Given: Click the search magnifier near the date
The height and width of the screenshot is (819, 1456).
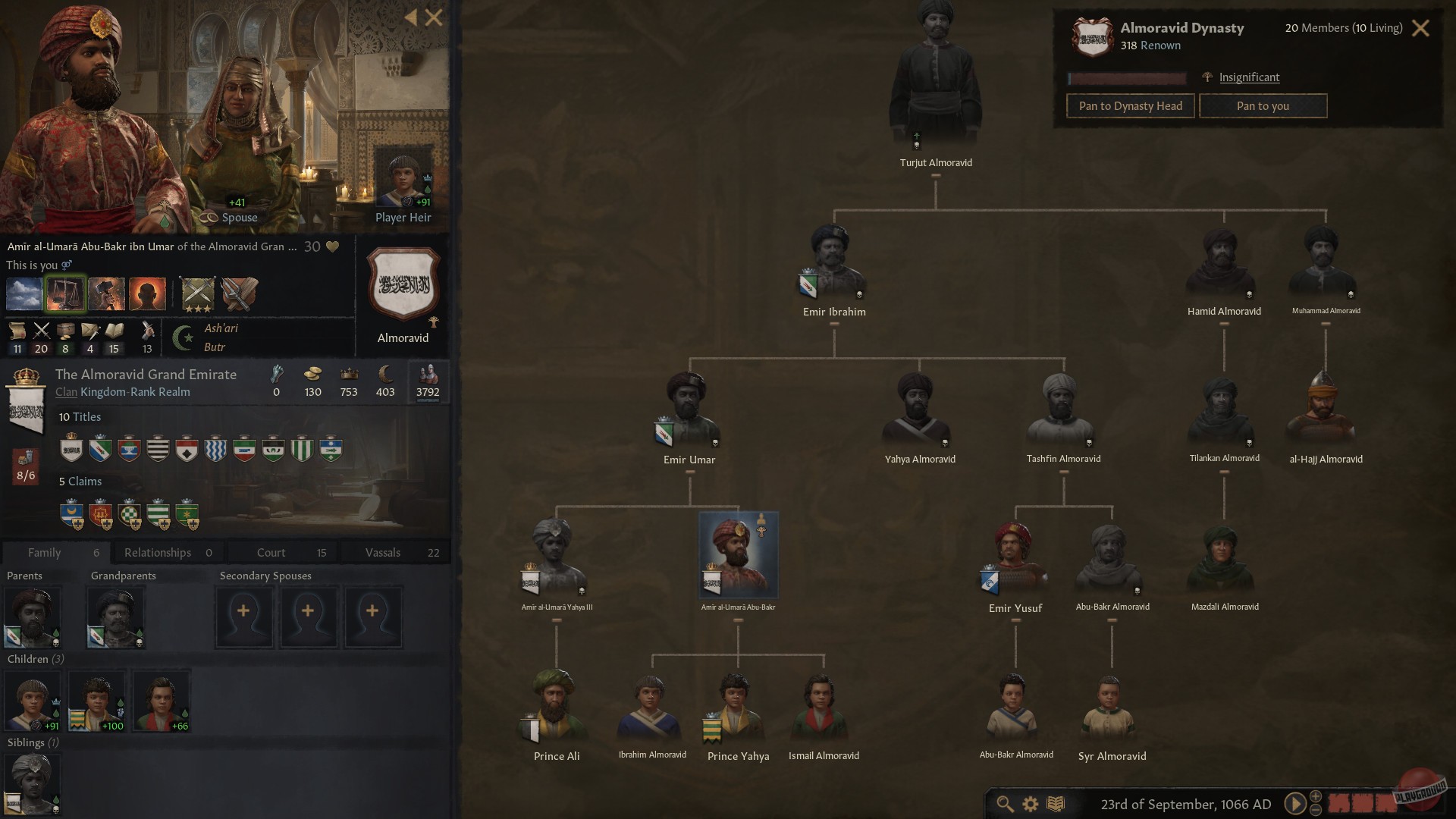Looking at the screenshot, I should click(x=1005, y=804).
